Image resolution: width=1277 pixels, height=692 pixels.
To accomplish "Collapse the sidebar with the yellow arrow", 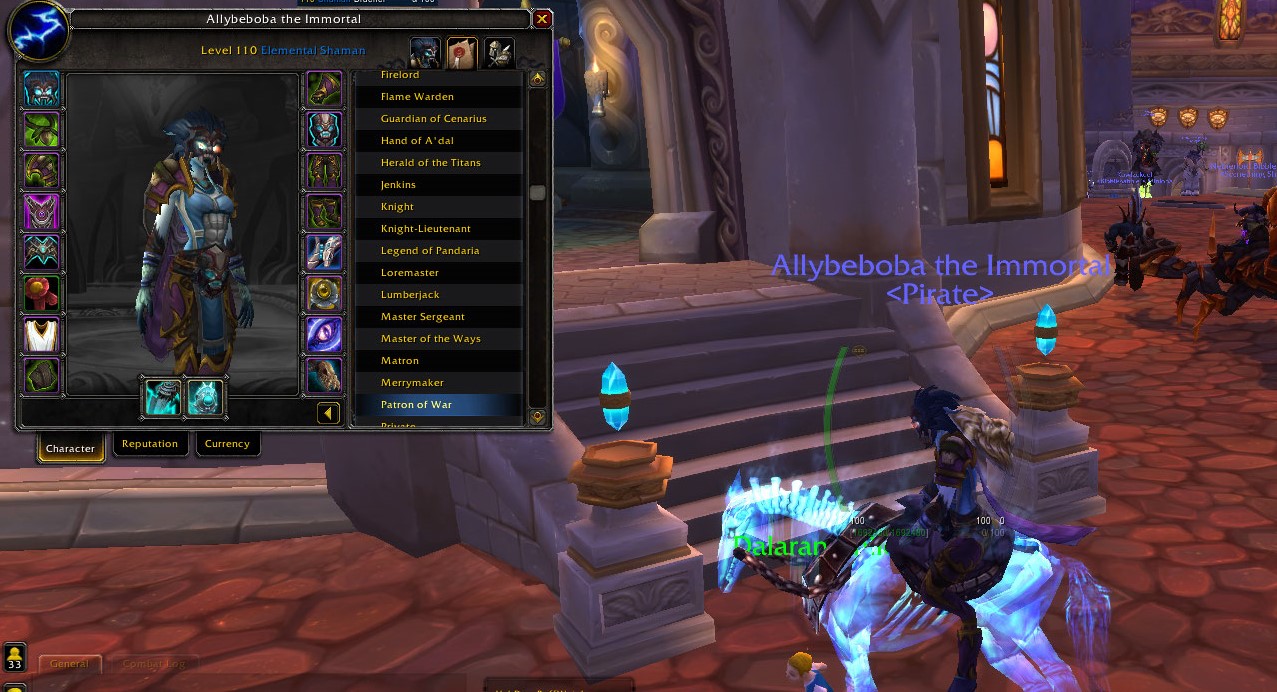I will (328, 413).
